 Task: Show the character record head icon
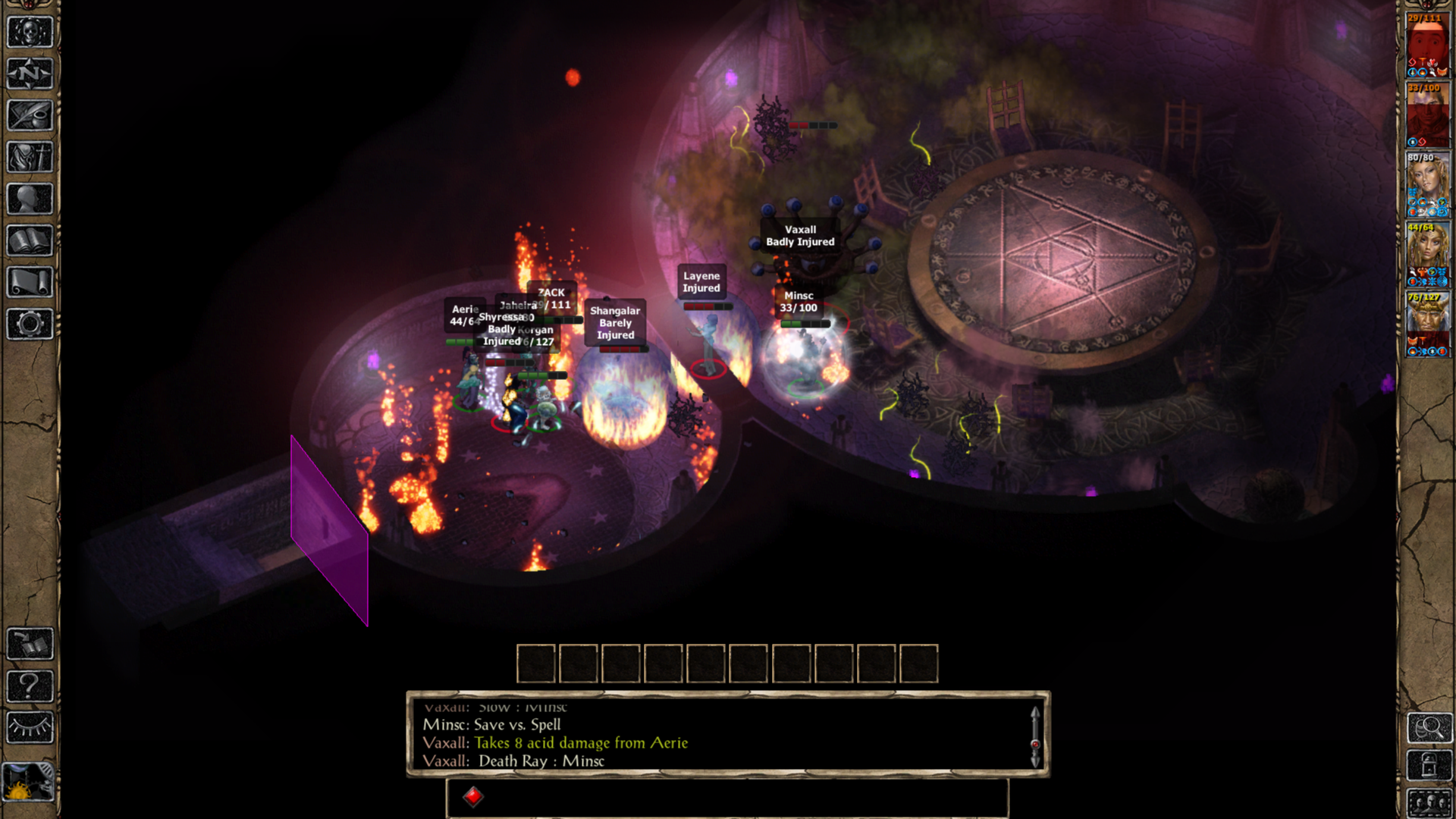pyautogui.click(x=30, y=199)
